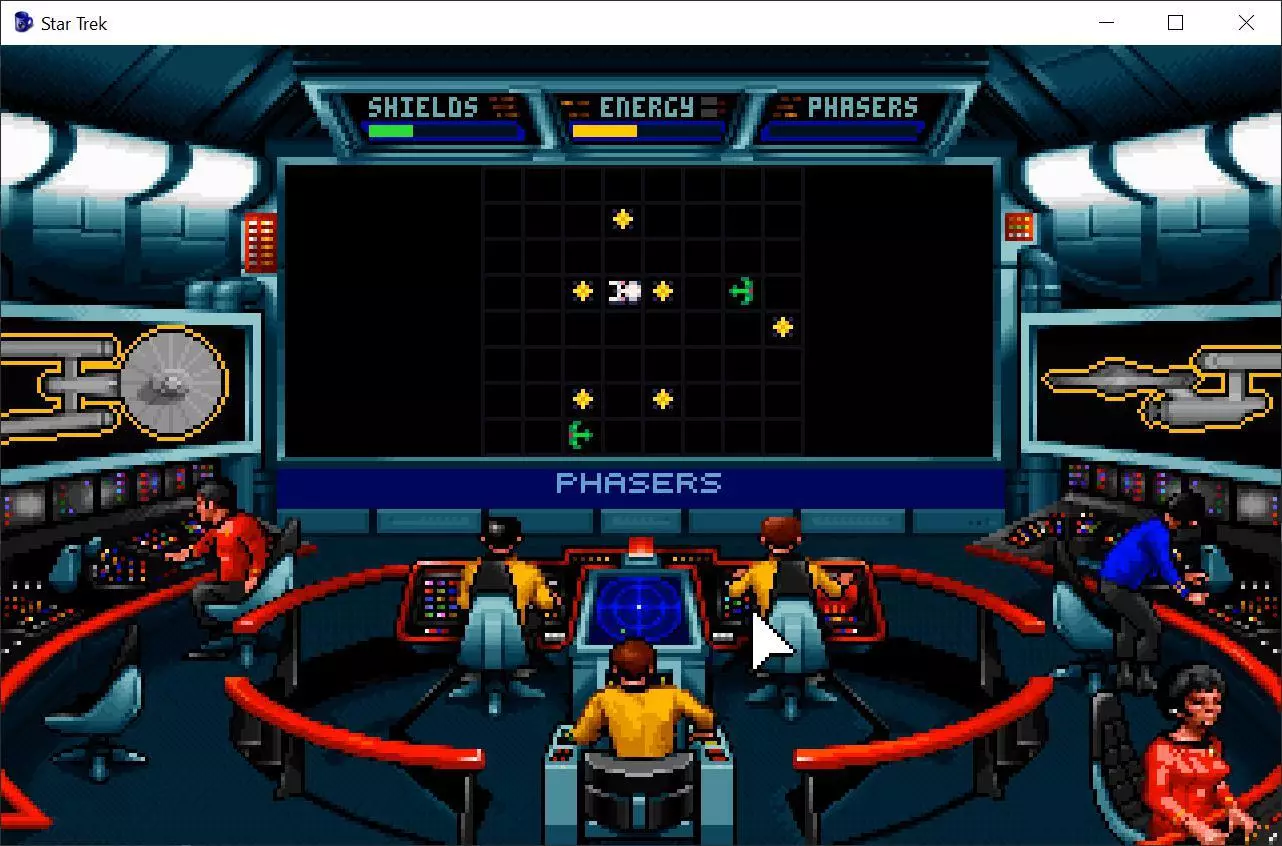The image size is (1282, 846).
Task: Click the Star Trek icon in the title bar
Action: point(21,22)
